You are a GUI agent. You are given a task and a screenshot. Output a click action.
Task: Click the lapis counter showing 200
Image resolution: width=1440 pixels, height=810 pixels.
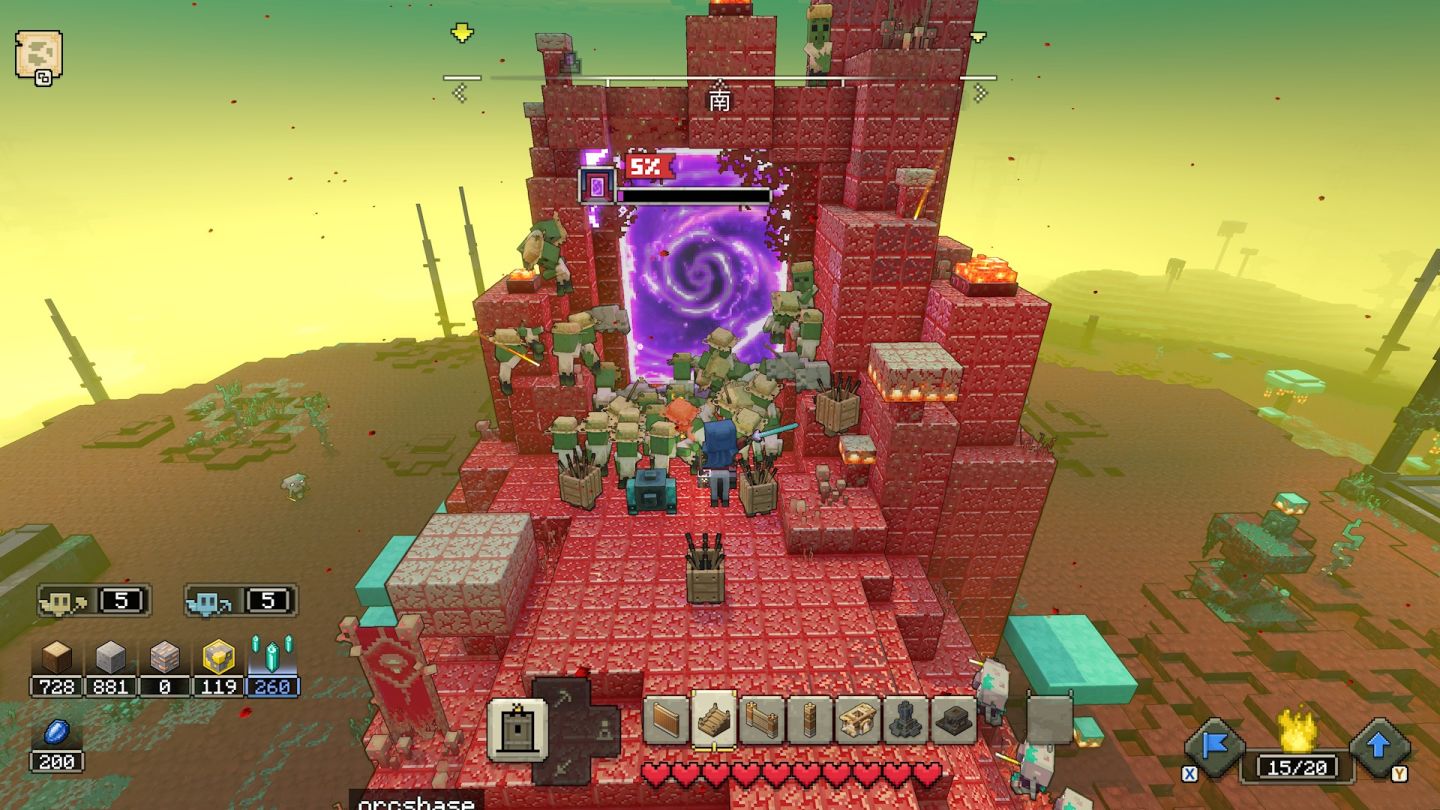tap(57, 763)
